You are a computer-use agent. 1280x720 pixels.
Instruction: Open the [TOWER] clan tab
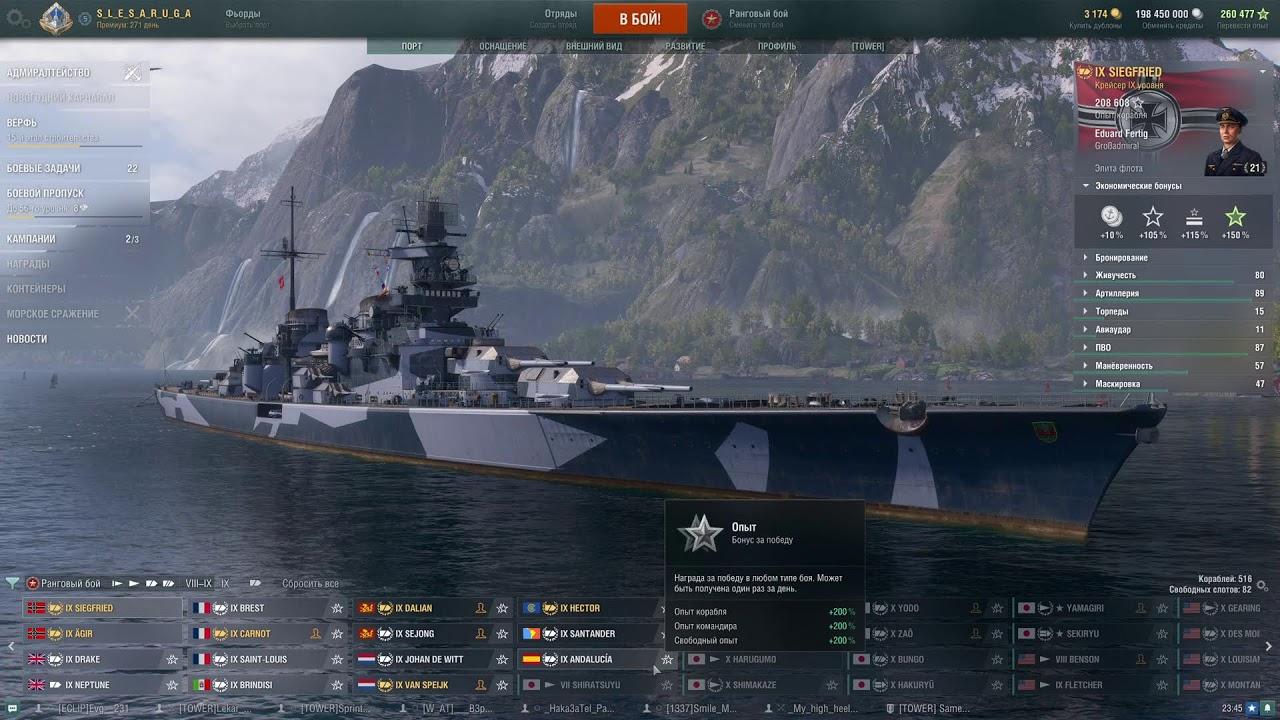point(867,47)
